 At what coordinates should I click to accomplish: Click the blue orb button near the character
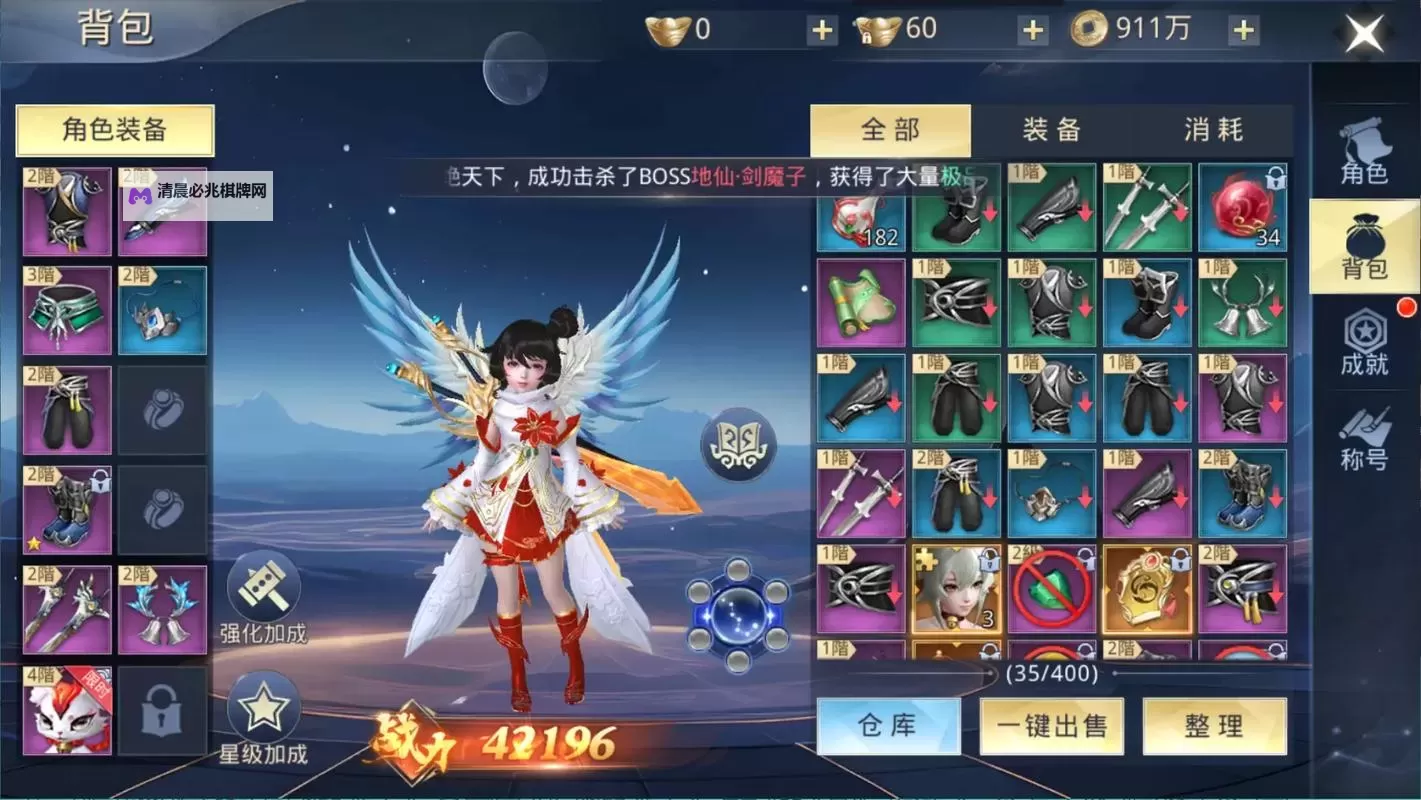(740, 615)
